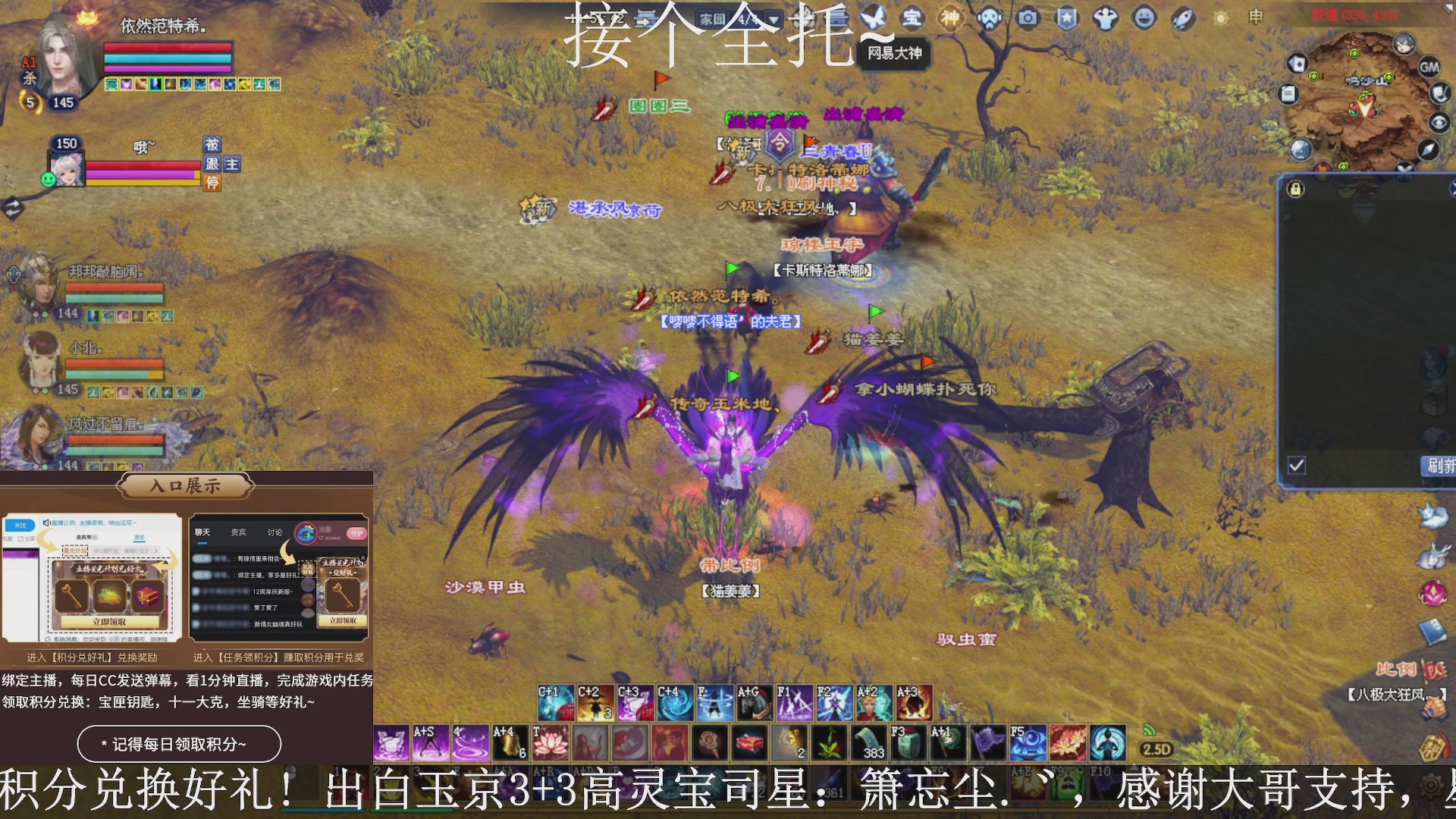Open the 宝 treasure icon in the top bar

click(x=914, y=19)
